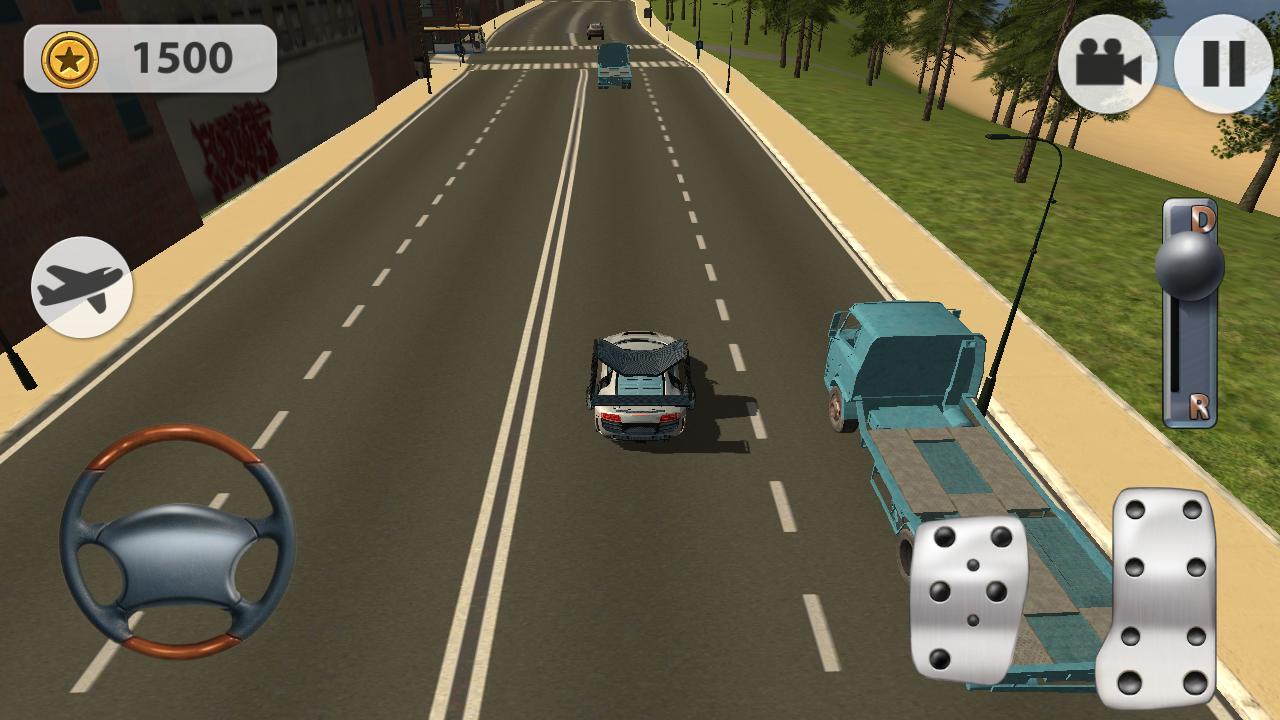
Task: Step on the wide brake pedal
Action: [968, 598]
